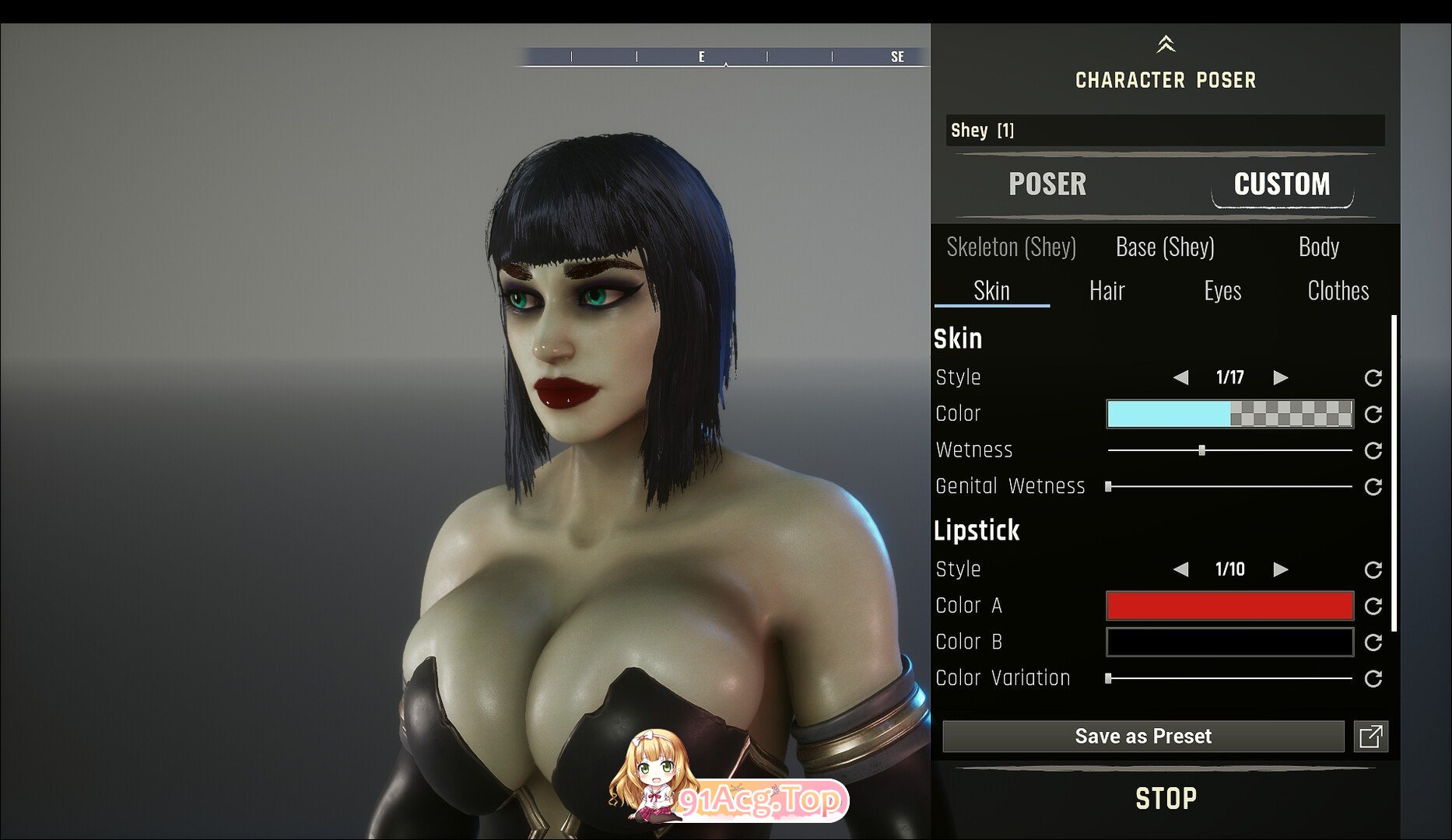Choose the next skin style
This screenshot has width=1452, height=840.
(1280, 378)
